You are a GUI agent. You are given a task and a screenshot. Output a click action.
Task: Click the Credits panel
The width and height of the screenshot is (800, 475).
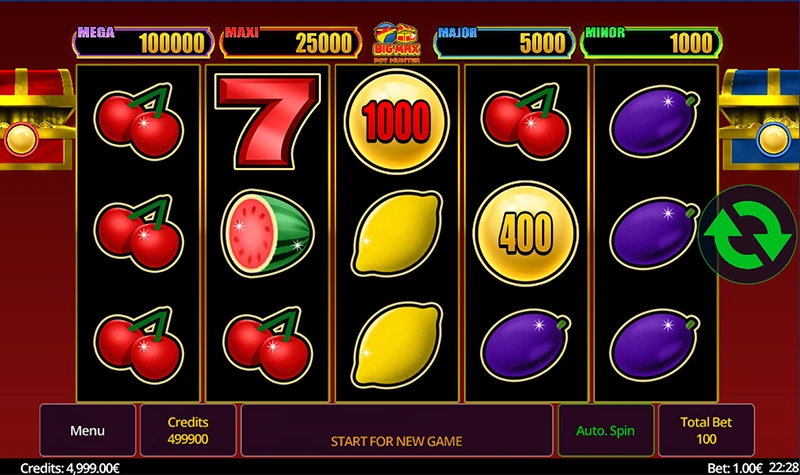click(188, 431)
